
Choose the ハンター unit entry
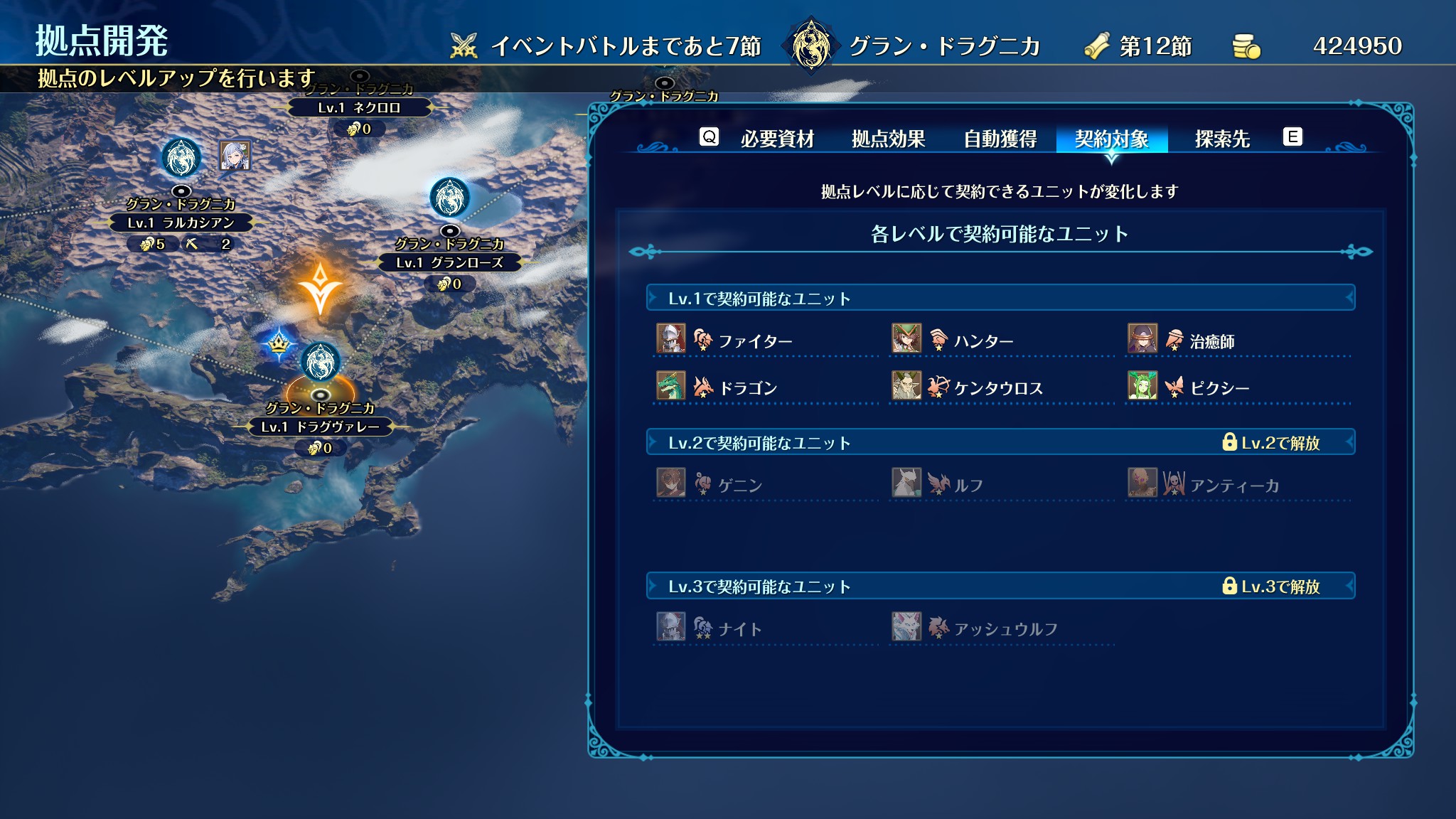click(983, 341)
